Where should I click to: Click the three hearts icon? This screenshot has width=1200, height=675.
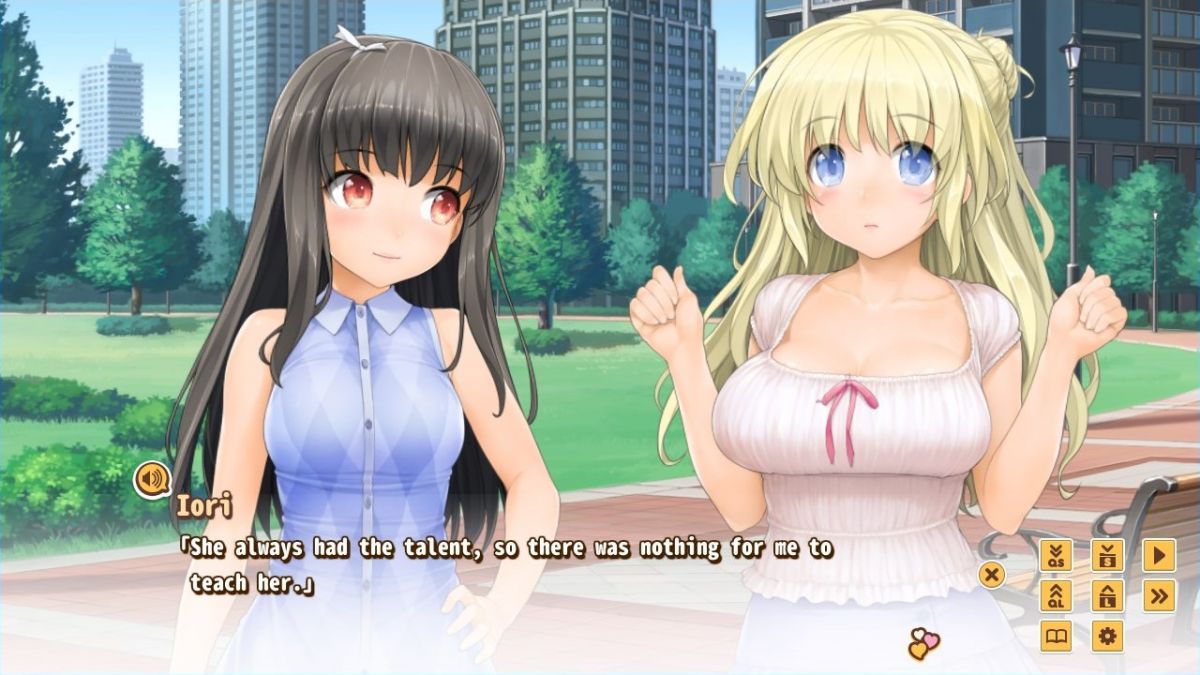[x=923, y=645]
